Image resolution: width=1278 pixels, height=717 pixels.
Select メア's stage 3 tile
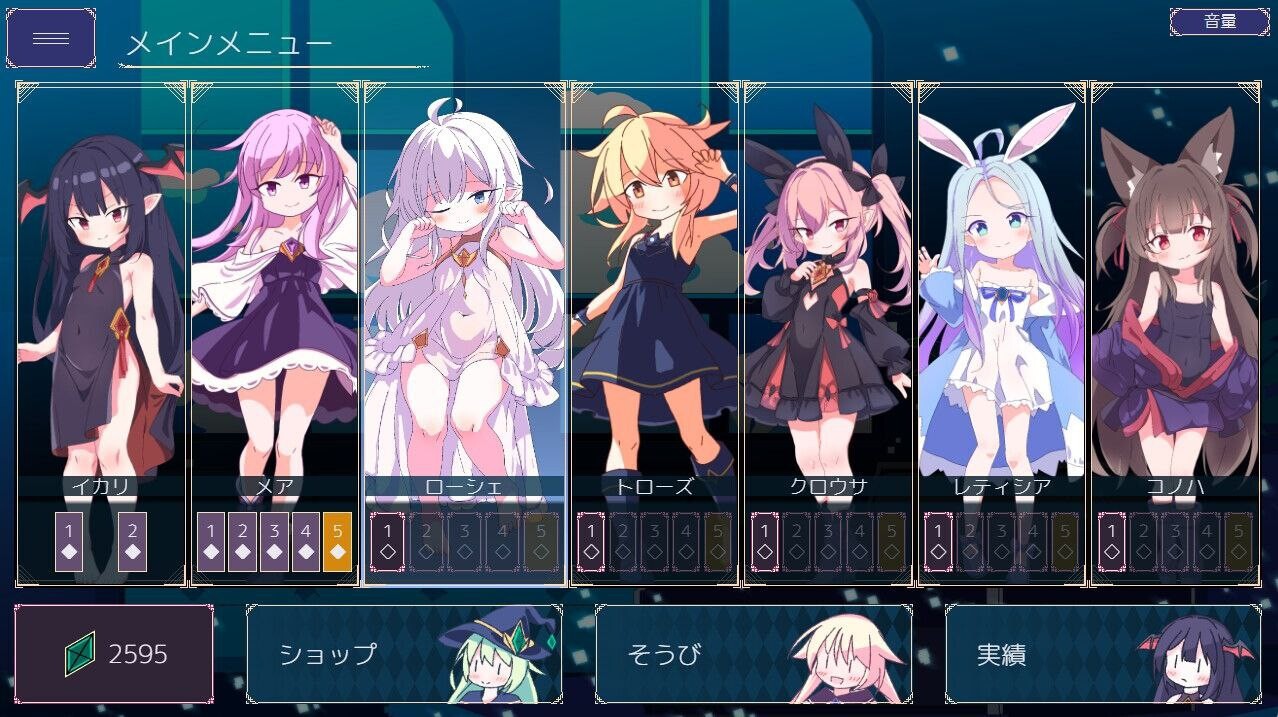point(274,541)
